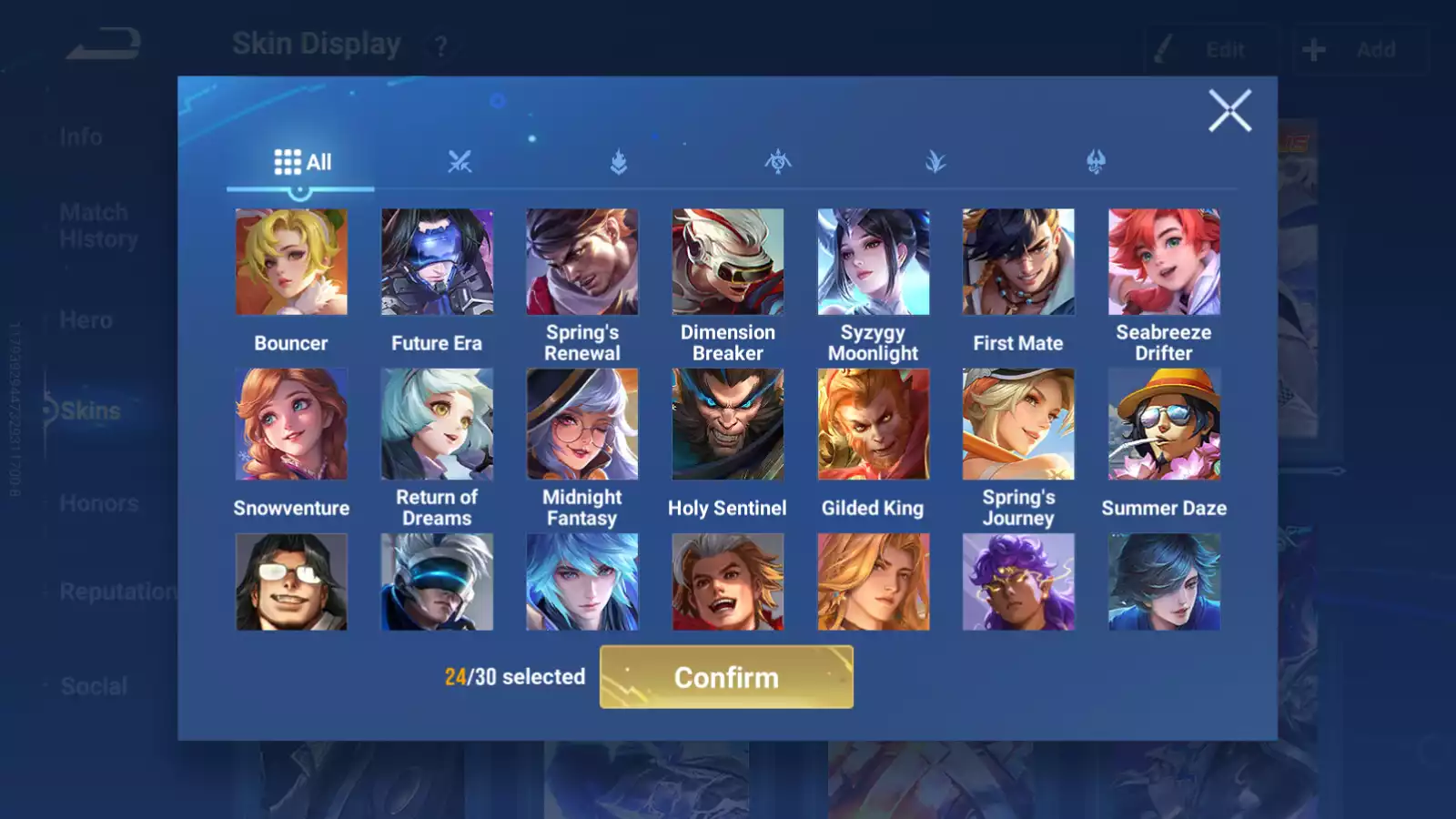Select the Bouncer skin thumbnail

[x=291, y=262]
